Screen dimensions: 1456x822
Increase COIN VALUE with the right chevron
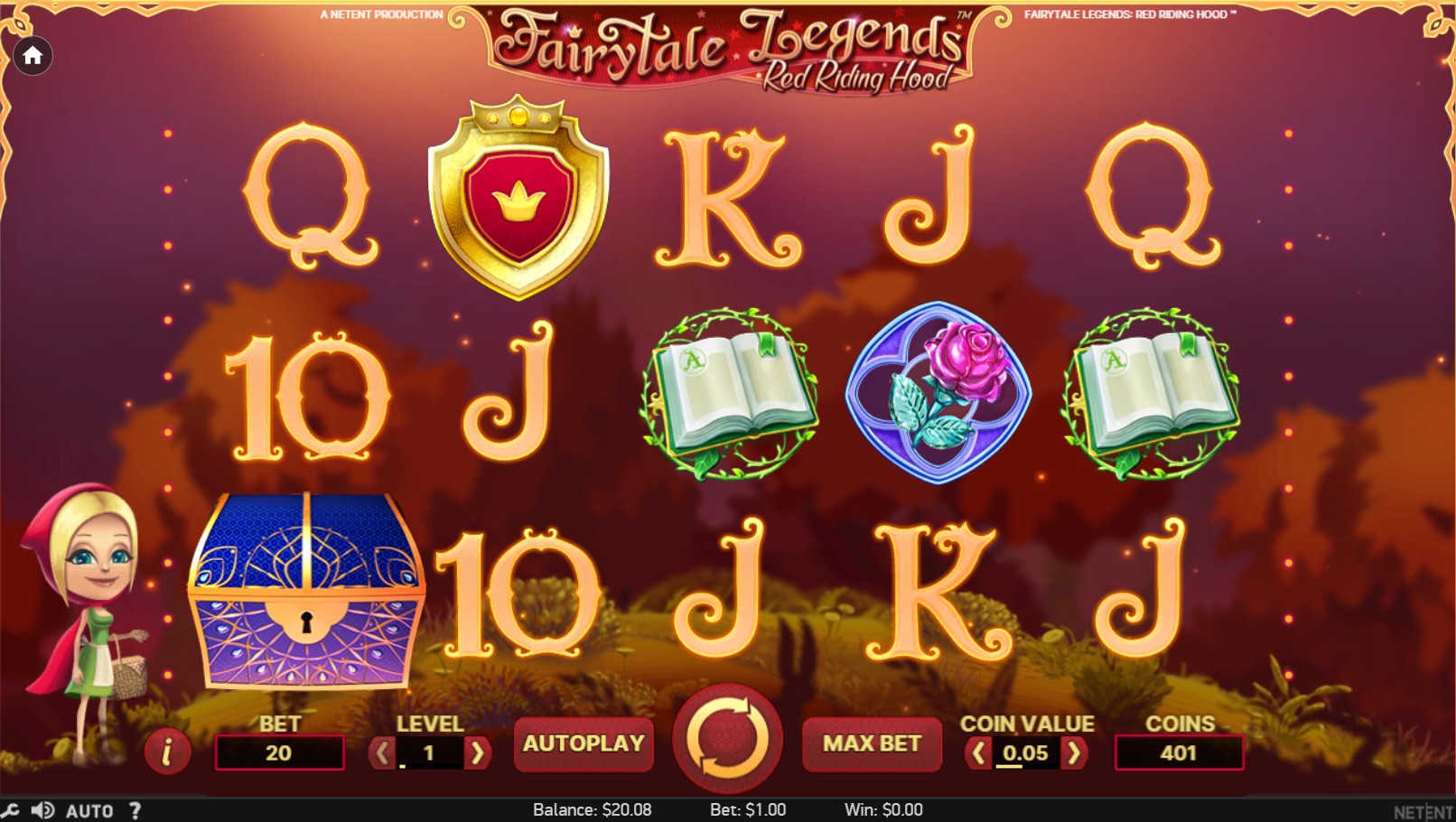click(1076, 751)
